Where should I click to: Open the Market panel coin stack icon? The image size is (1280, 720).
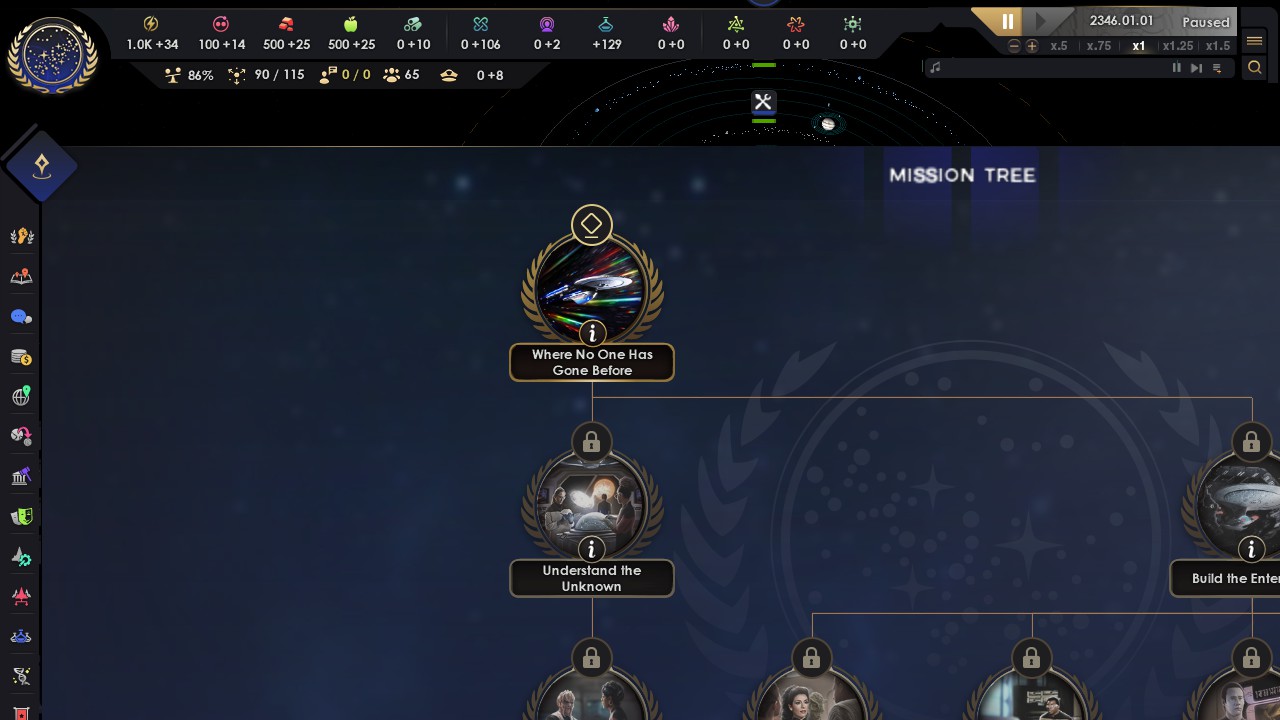[20, 356]
